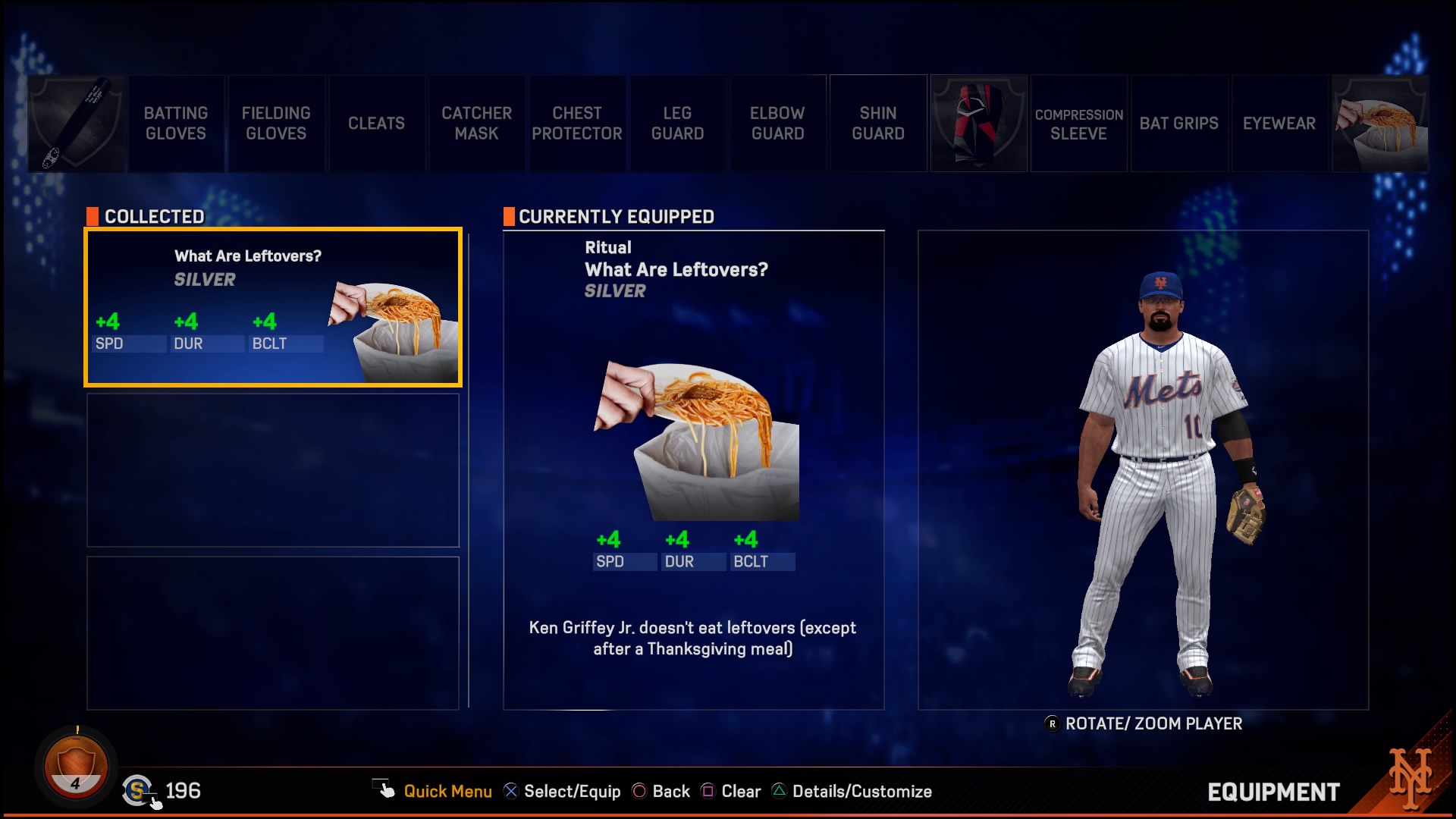This screenshot has height=819, width=1456.
Task: Open the Compression Sleeve category
Action: (1078, 123)
